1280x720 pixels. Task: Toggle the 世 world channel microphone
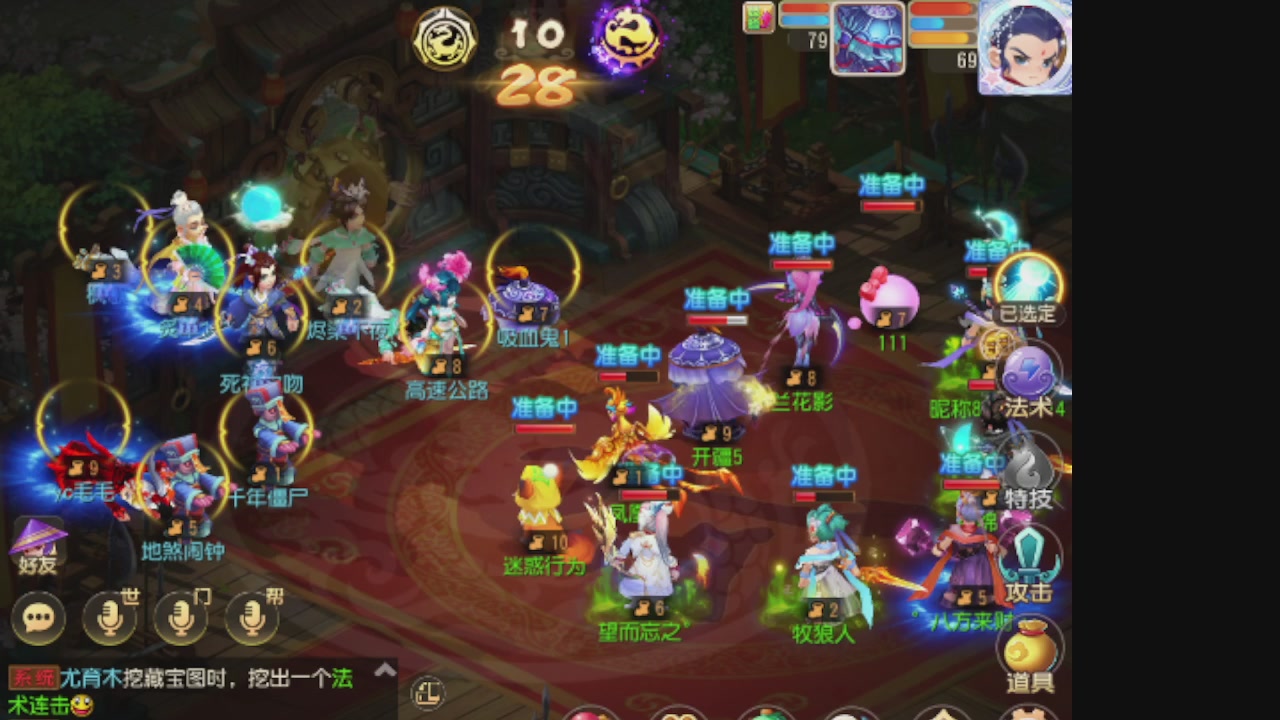click(x=110, y=618)
